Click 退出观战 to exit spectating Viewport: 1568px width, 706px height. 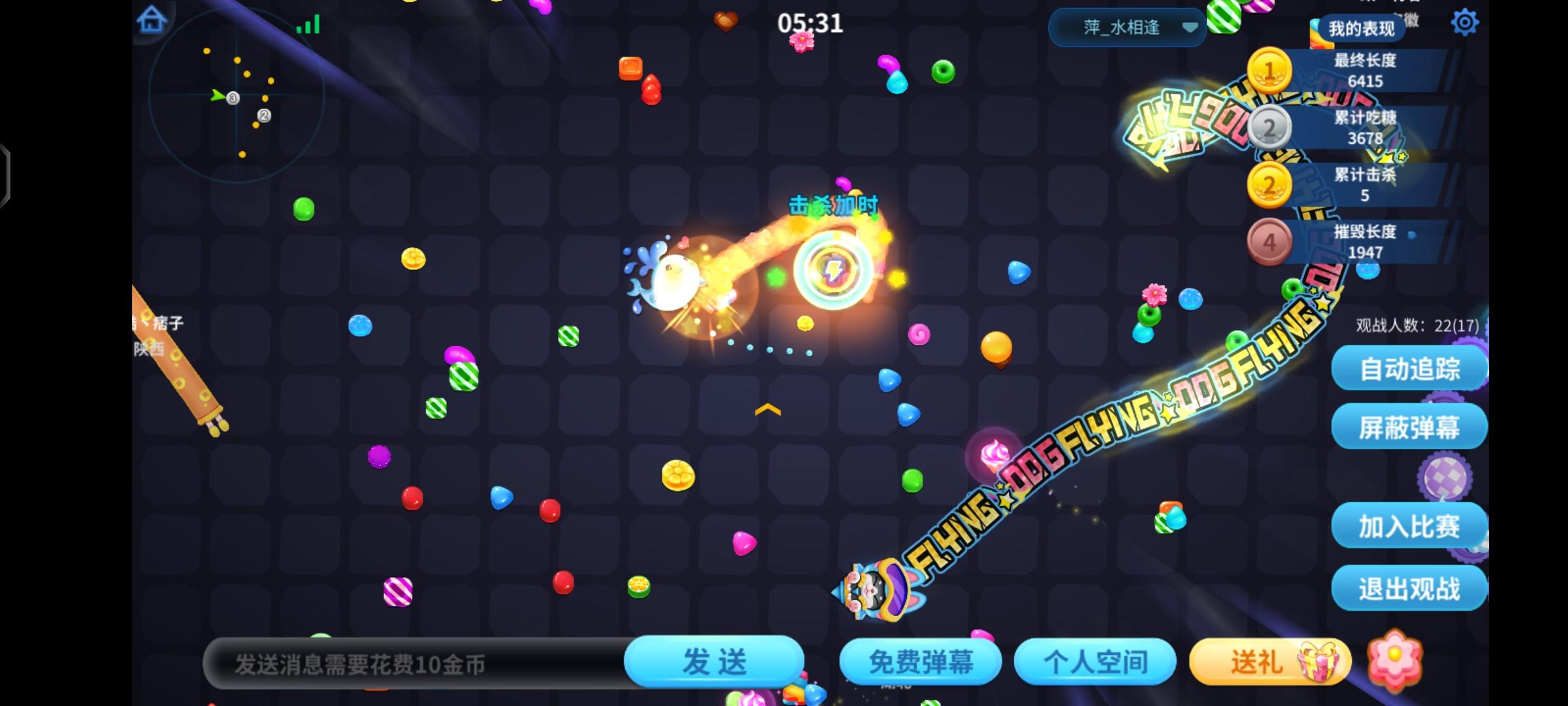coord(1409,588)
